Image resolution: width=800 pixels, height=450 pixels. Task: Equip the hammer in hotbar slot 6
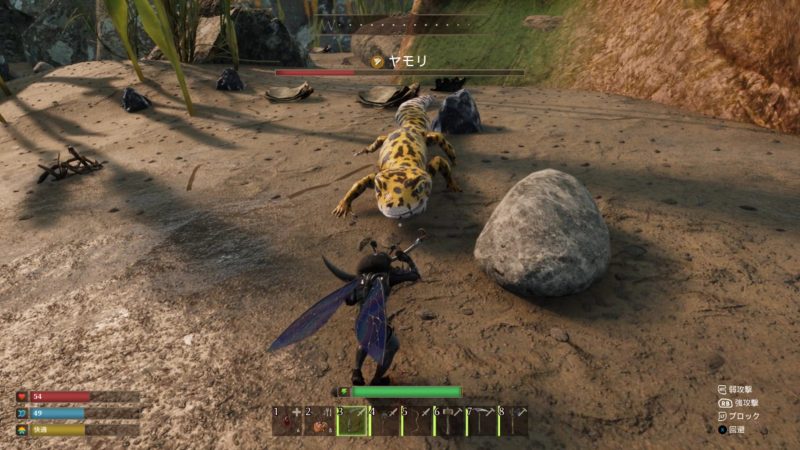point(449,421)
